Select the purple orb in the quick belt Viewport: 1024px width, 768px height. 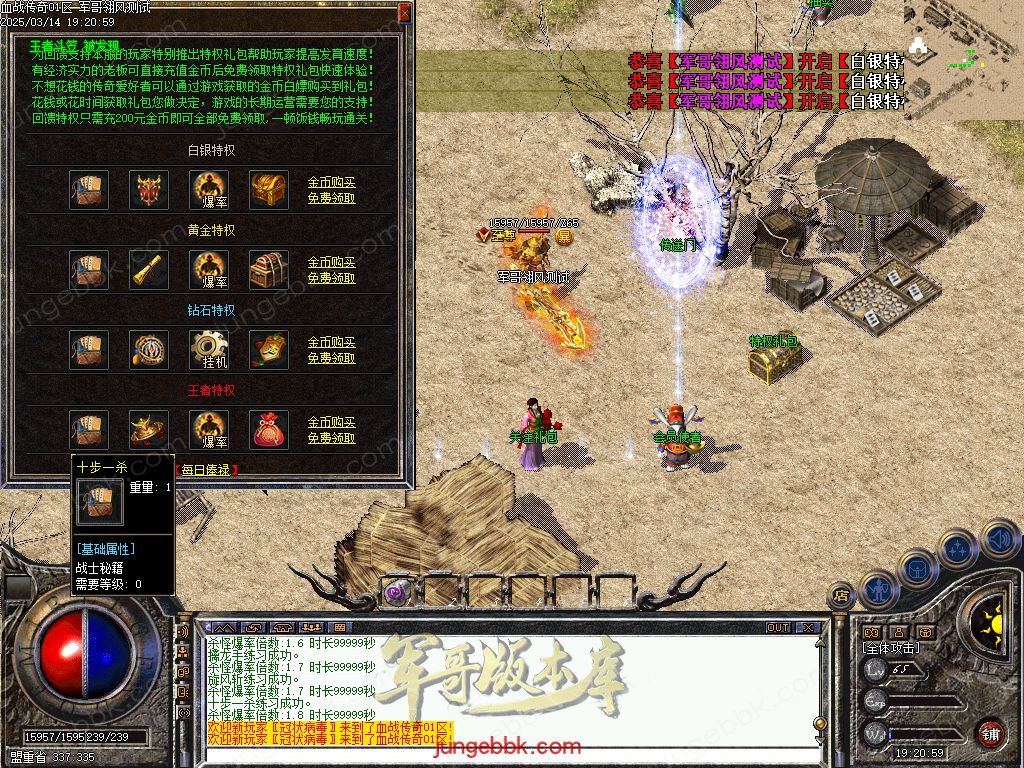pos(397,592)
